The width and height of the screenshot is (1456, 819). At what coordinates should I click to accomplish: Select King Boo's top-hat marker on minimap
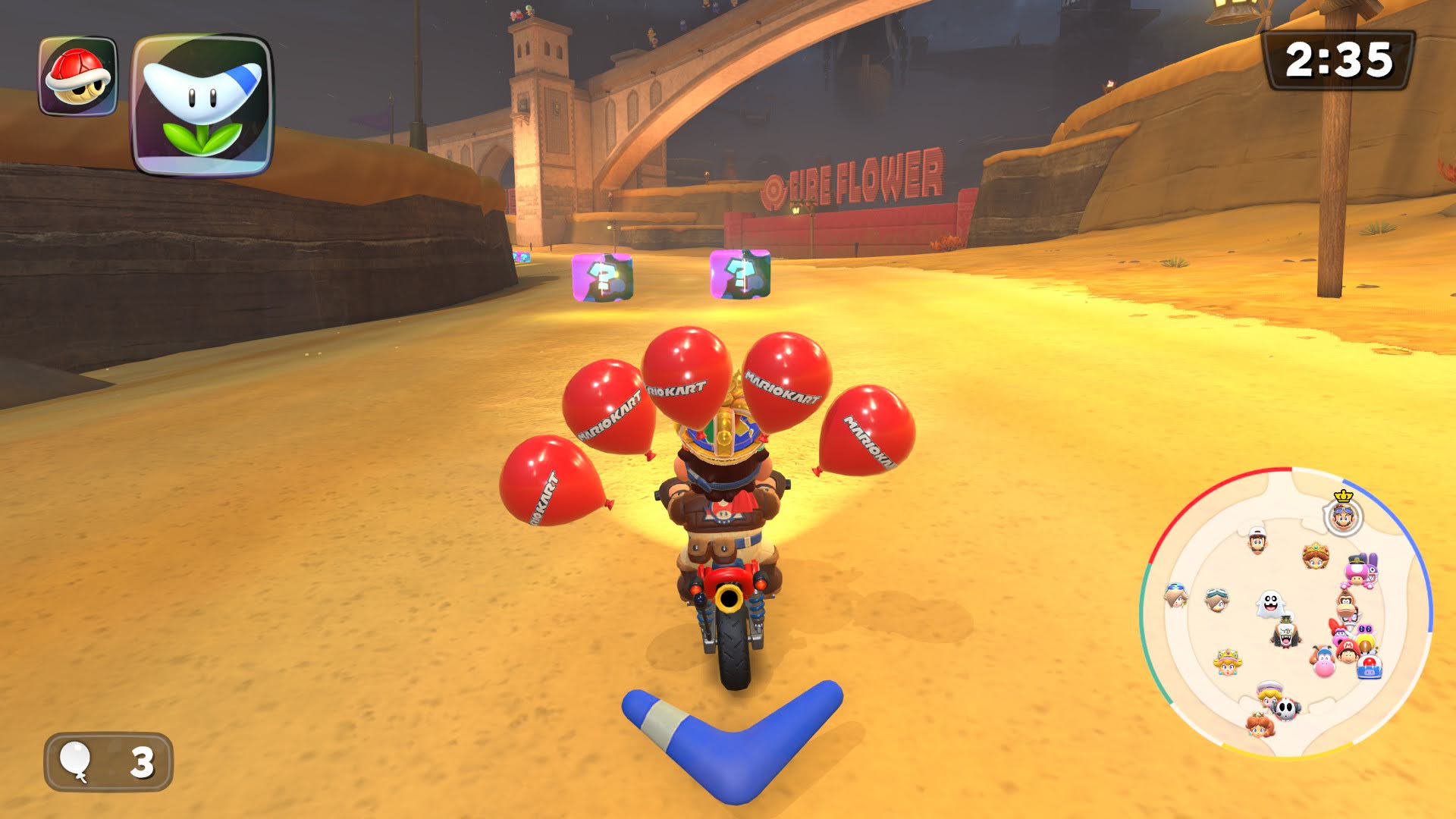point(1285,633)
